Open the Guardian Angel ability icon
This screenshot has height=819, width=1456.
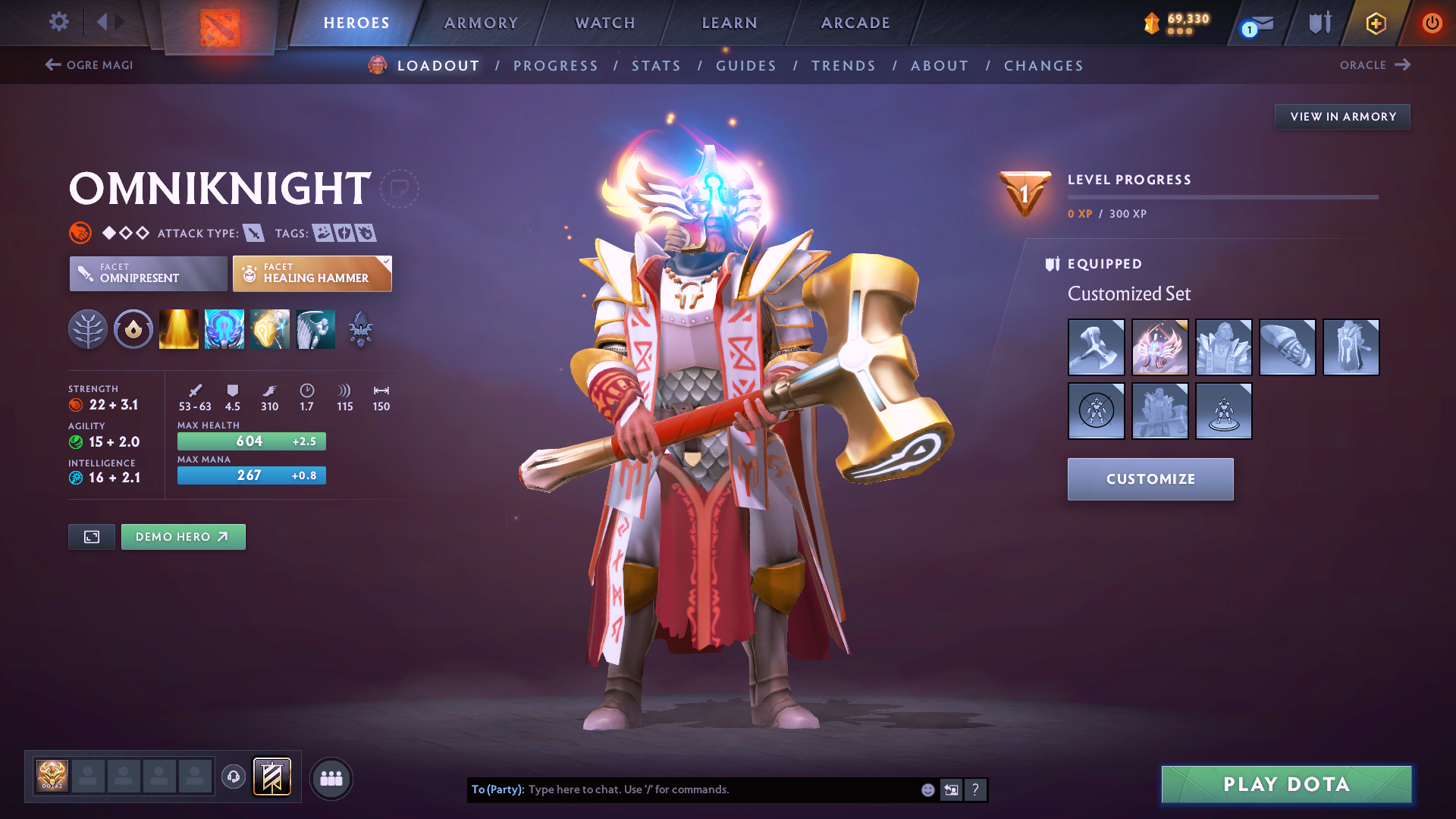click(315, 329)
